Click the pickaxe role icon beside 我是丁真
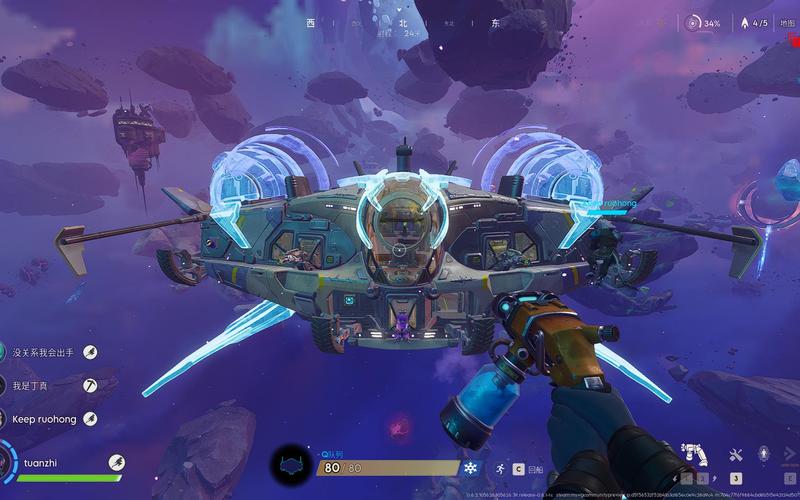800x500 pixels. (x=90, y=385)
